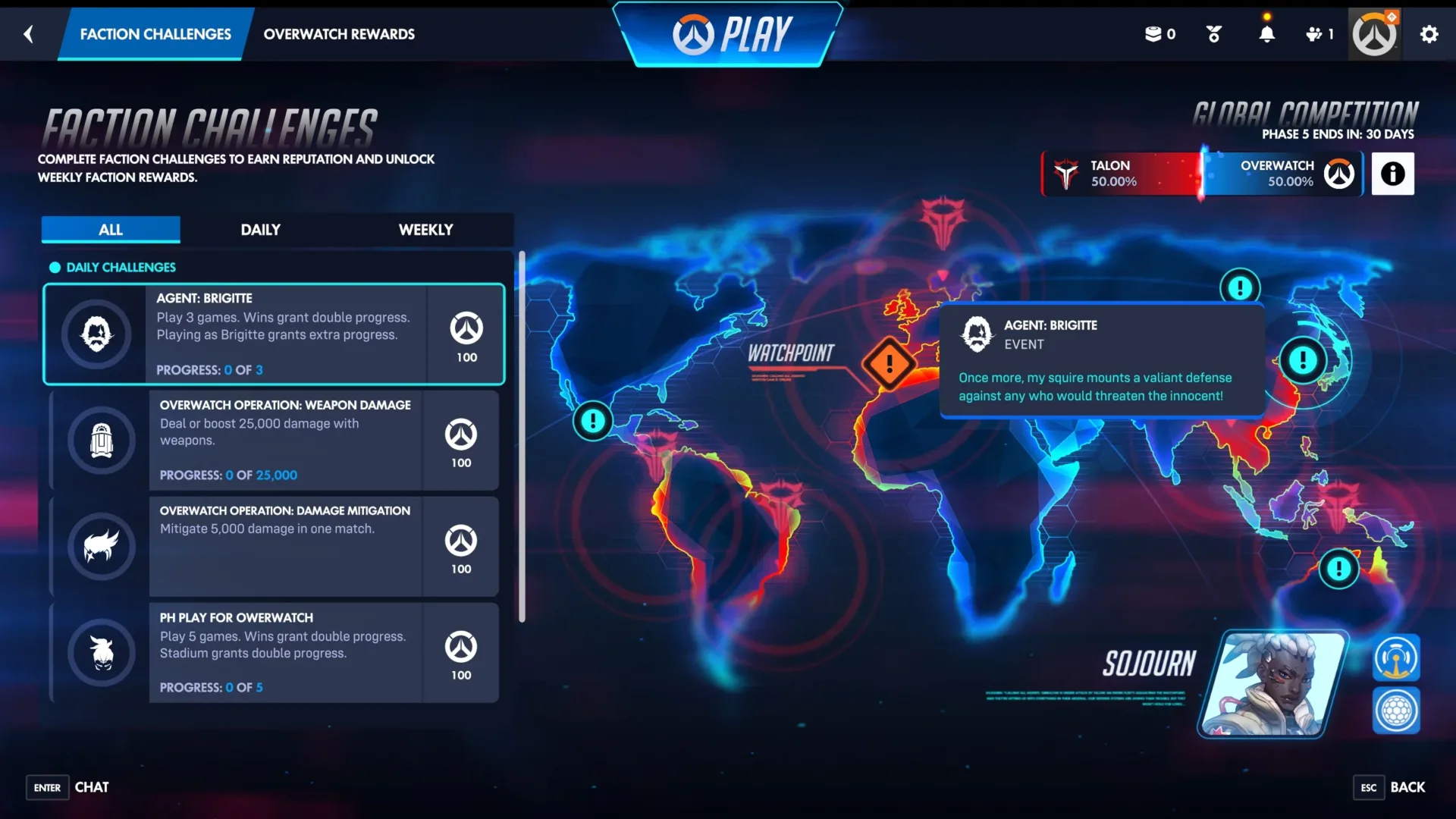The image size is (1456, 819).
Task: Open the Global Competition info icon
Action: click(1392, 174)
